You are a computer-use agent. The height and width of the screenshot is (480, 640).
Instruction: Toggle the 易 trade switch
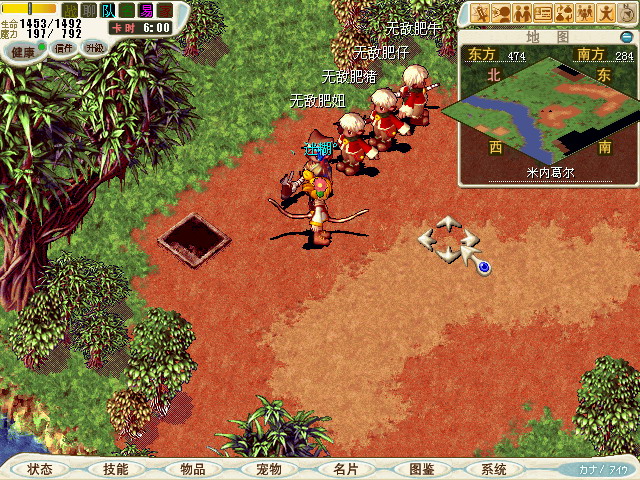[146, 10]
